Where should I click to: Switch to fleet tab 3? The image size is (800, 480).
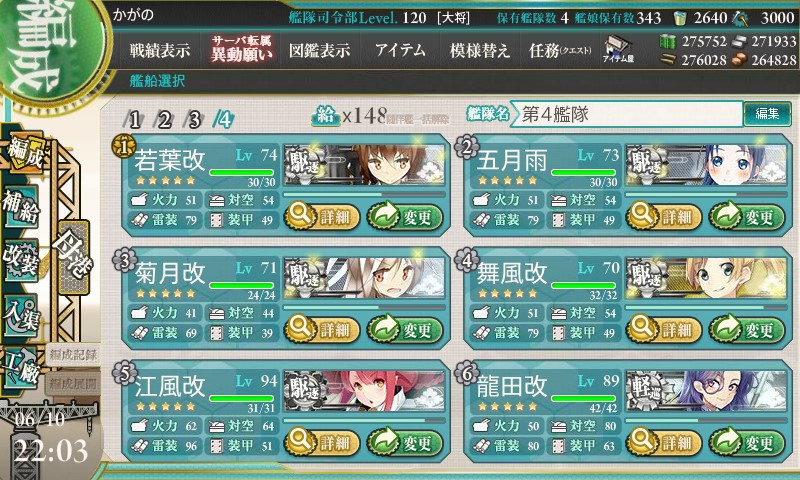(x=194, y=119)
